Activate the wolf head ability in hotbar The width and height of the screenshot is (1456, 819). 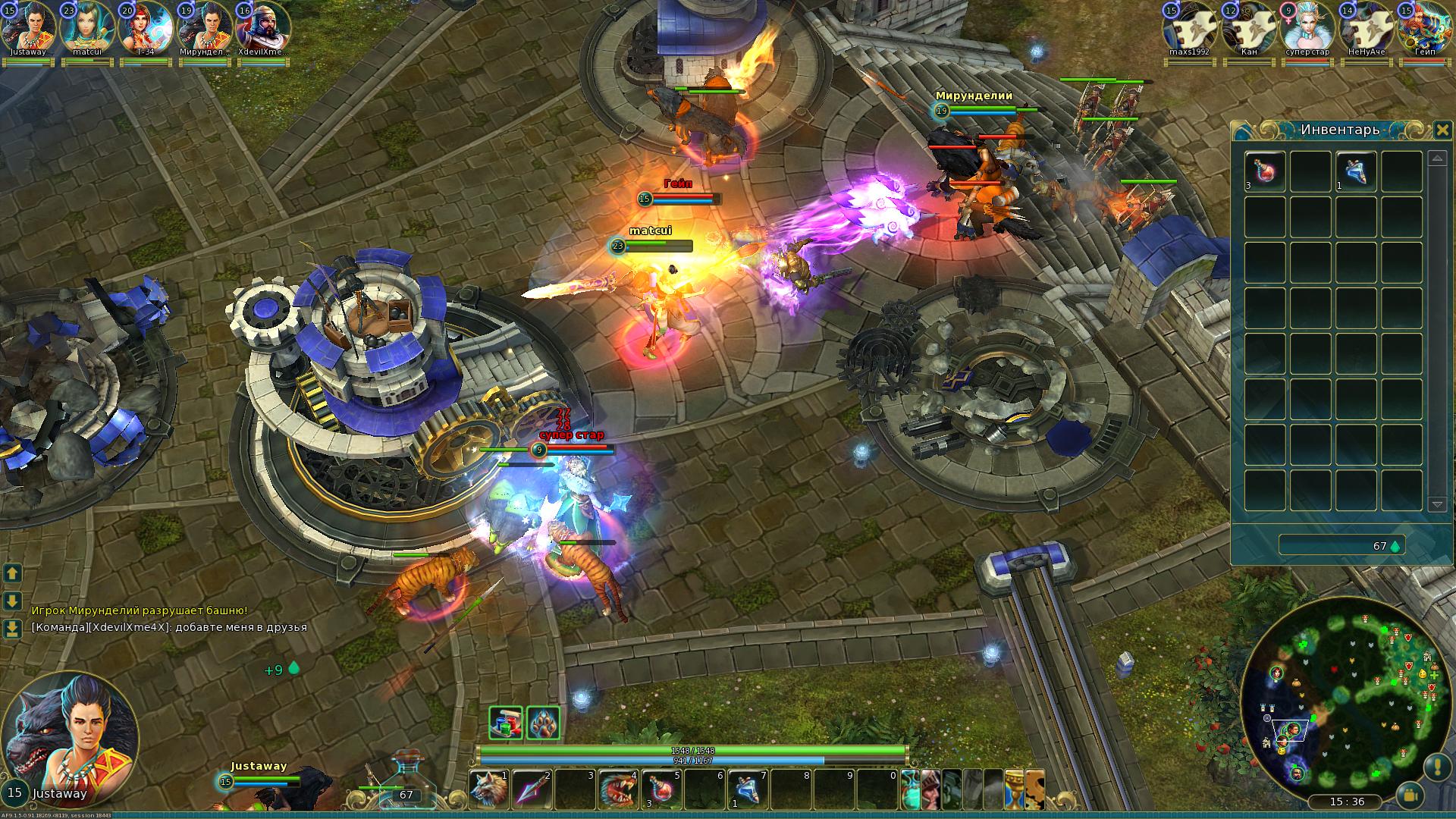pyautogui.click(x=488, y=790)
